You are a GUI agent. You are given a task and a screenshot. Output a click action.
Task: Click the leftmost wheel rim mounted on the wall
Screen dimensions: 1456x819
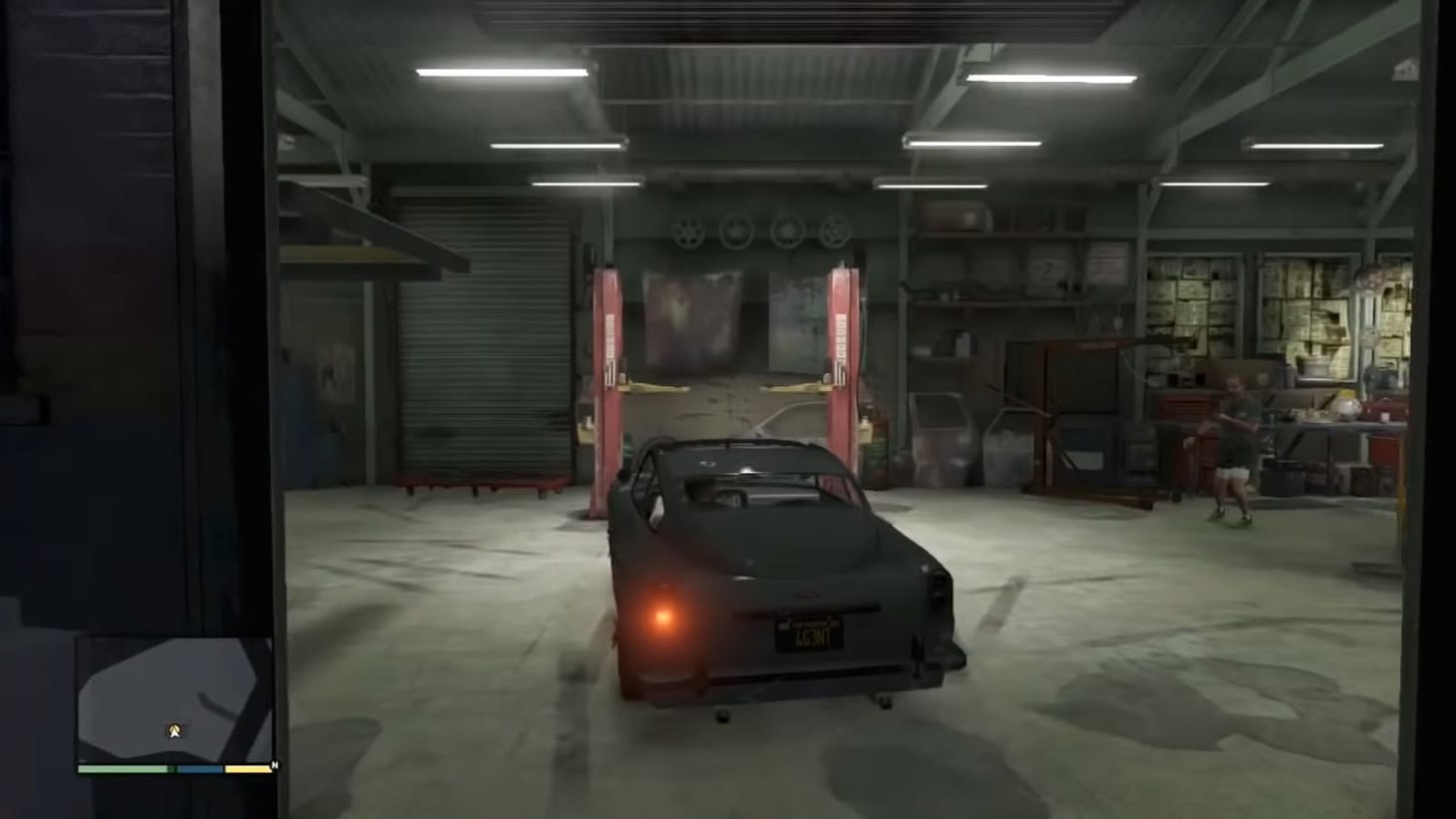[x=686, y=231]
